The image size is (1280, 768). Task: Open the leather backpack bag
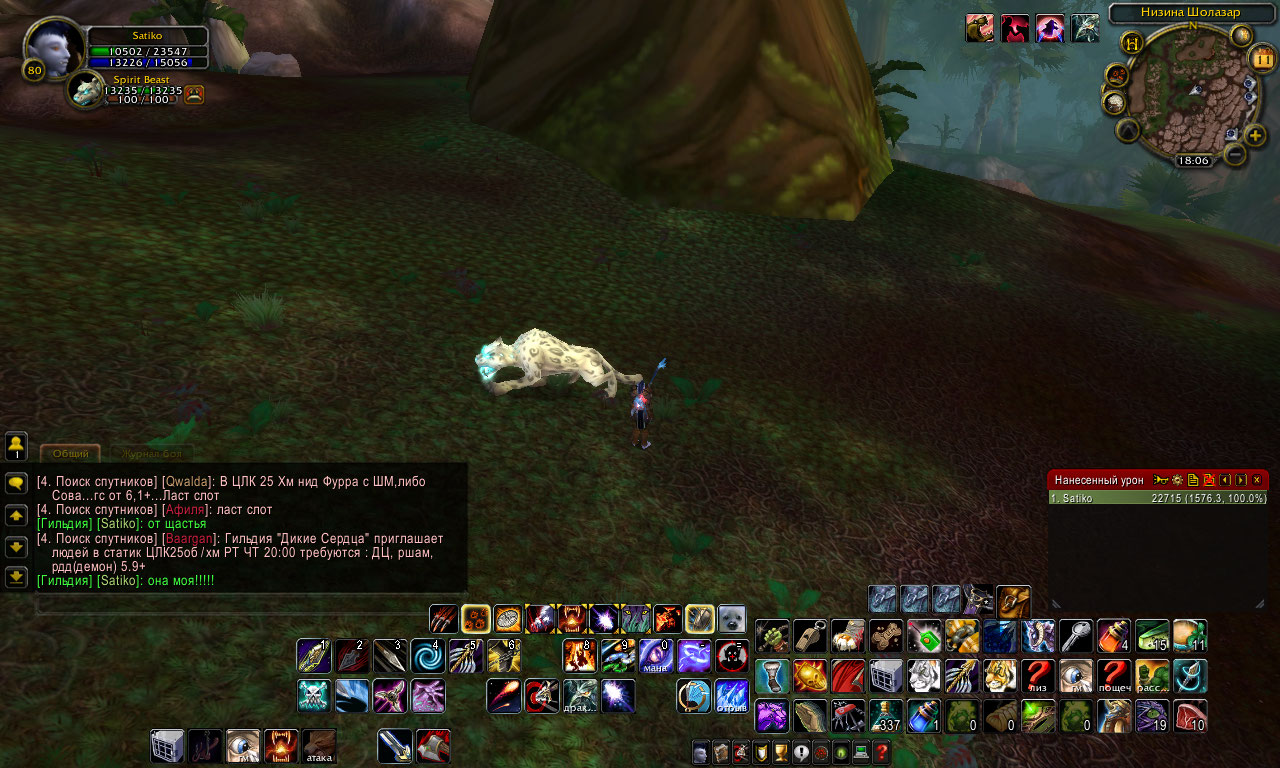[x=1013, y=599]
